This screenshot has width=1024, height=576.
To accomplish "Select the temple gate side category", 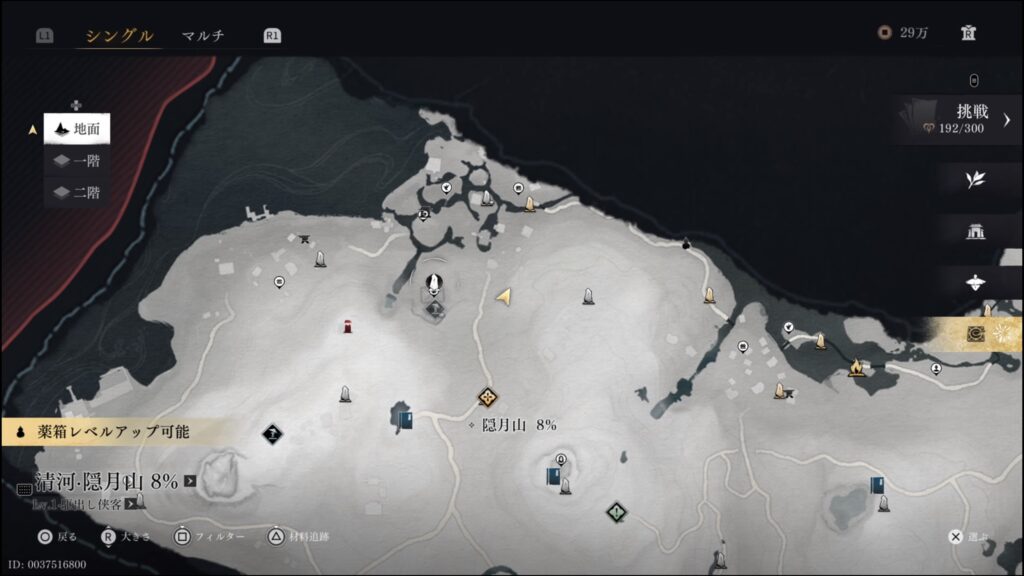I will pos(975,231).
